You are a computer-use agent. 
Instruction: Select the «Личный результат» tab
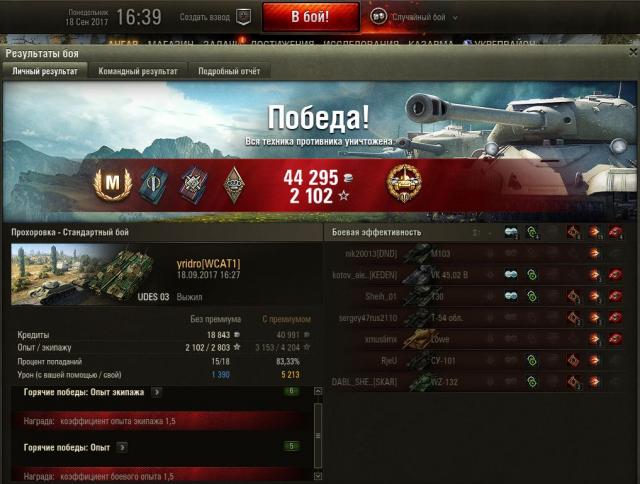coord(44,72)
